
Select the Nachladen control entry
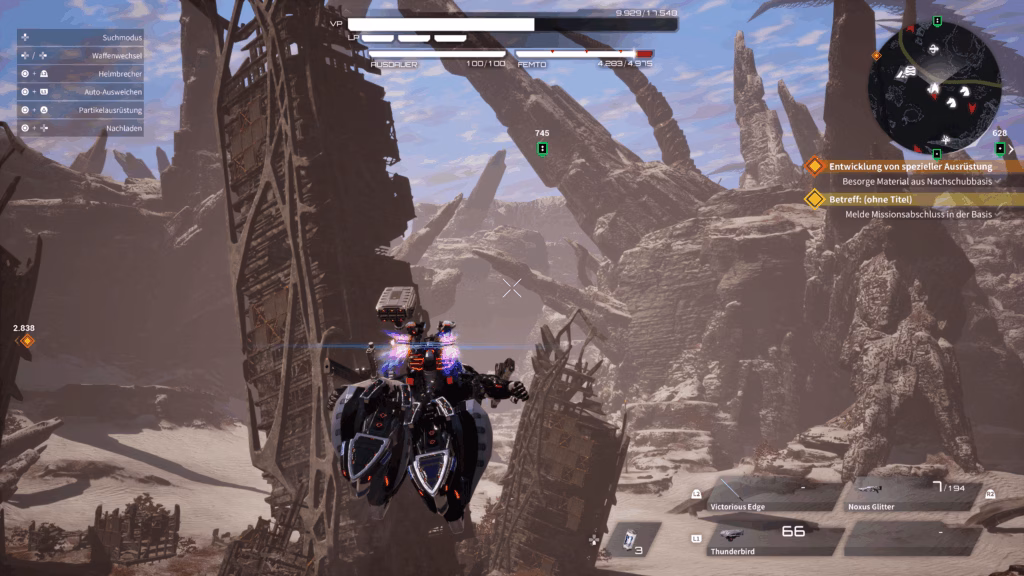pos(80,128)
